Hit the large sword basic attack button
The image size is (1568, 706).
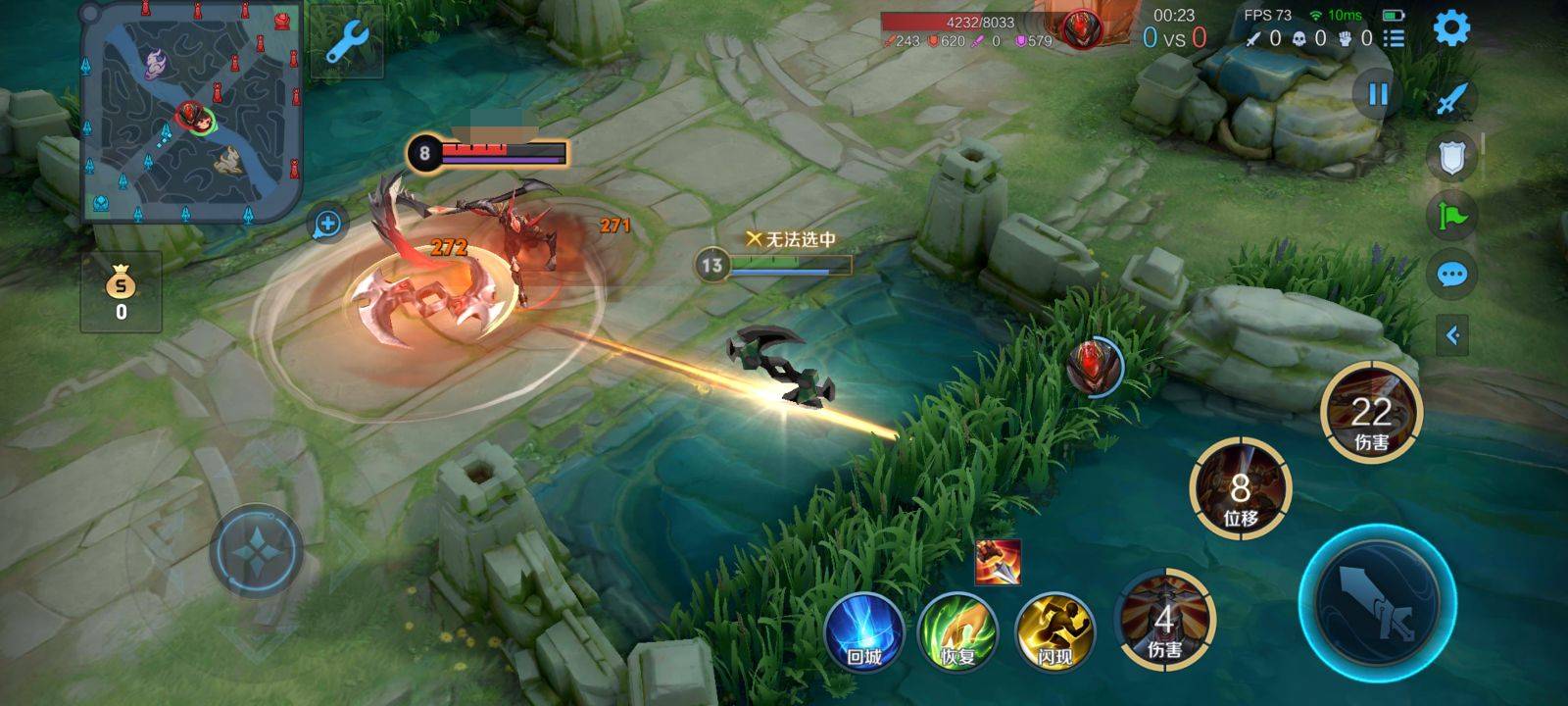[1377, 602]
